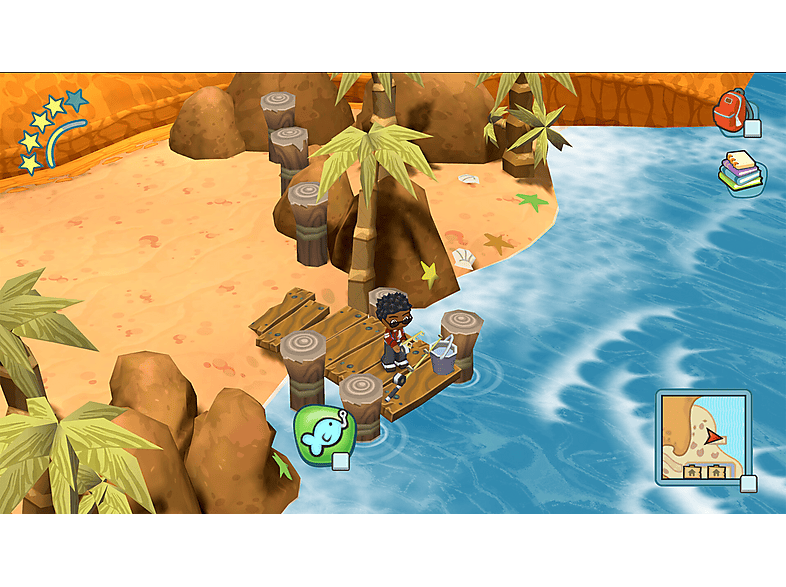Click the star rainbow progress icon

pyautogui.click(x=53, y=132)
